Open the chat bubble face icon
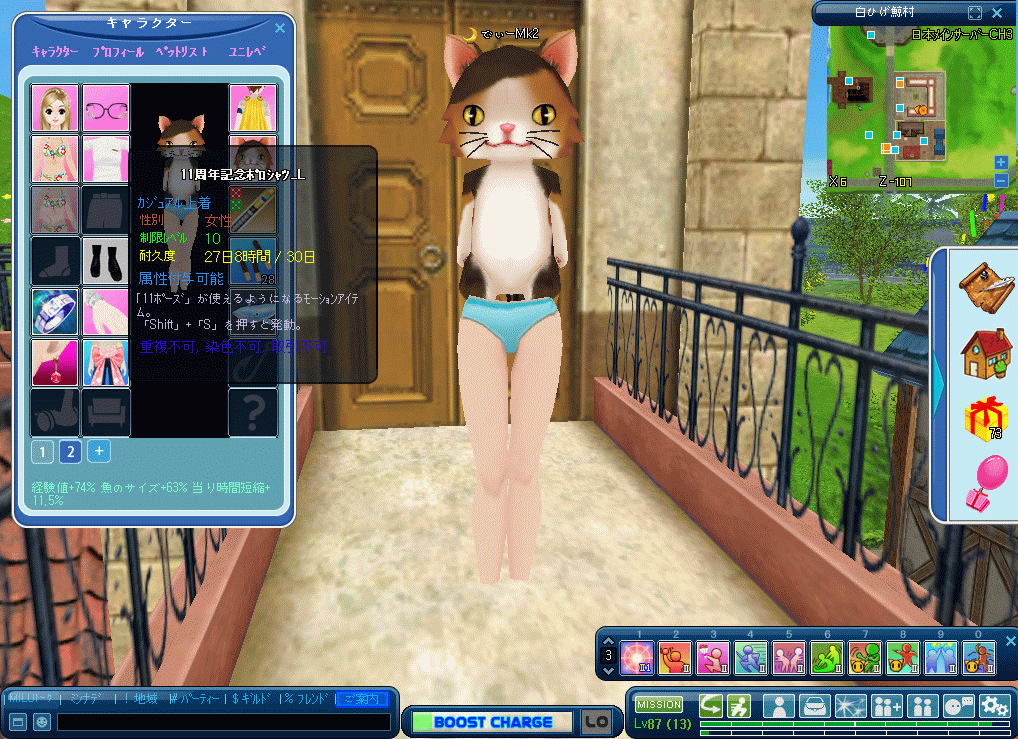 (958, 705)
